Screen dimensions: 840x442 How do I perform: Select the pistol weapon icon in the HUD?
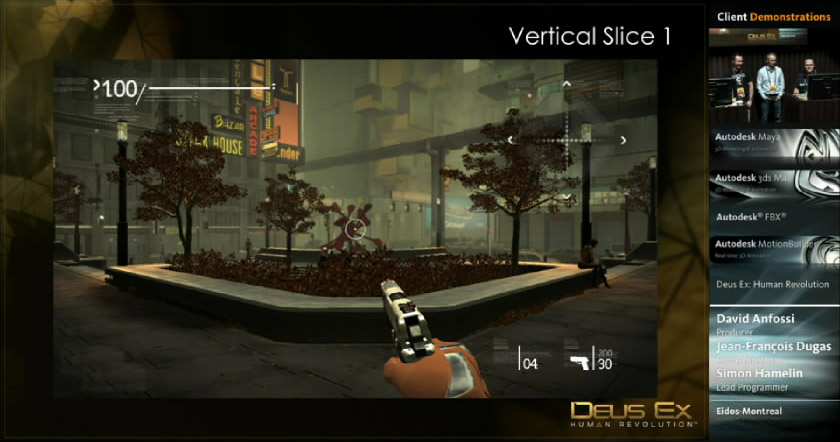[x=579, y=361]
